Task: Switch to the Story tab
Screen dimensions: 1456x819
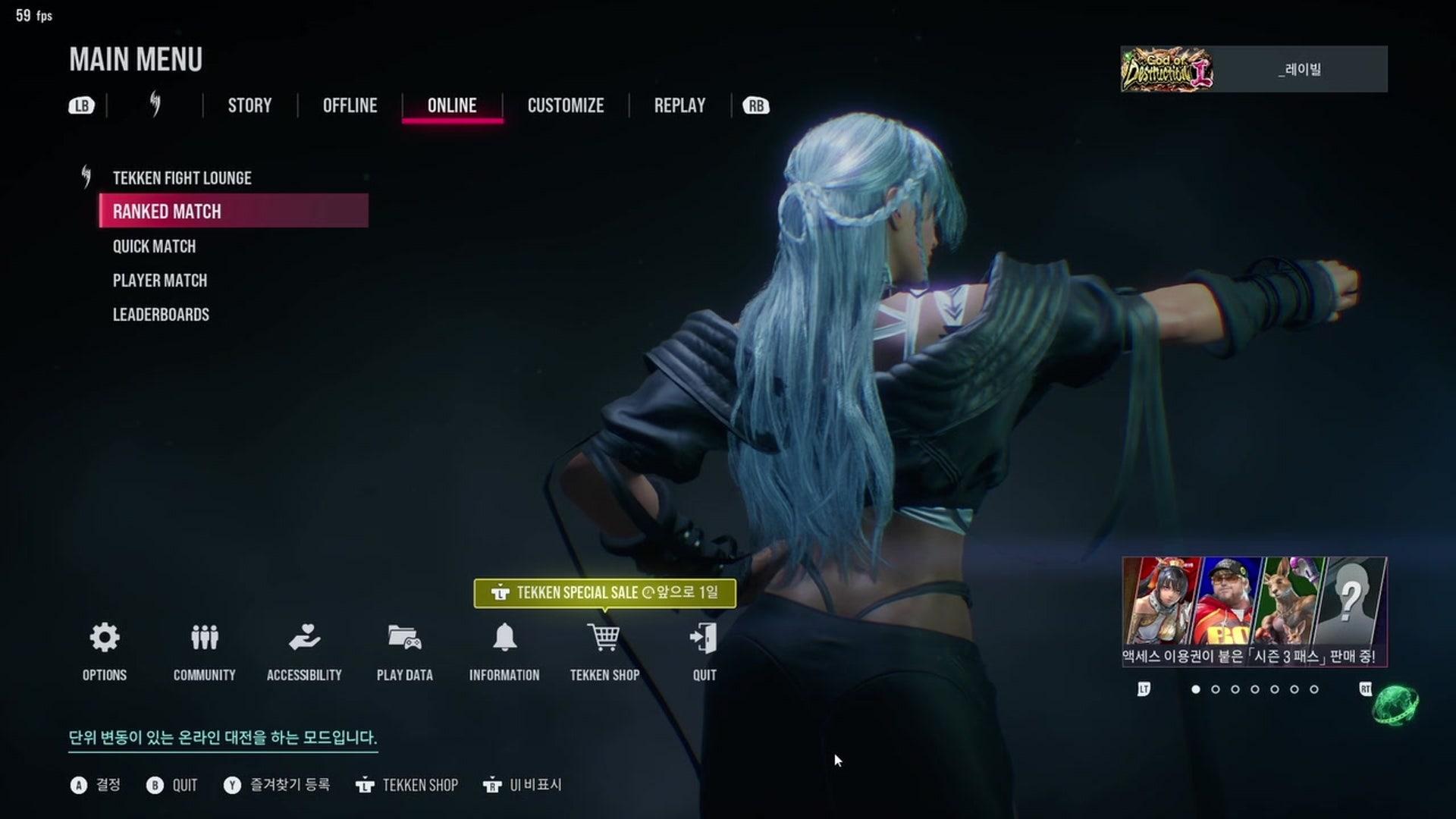Action: tap(249, 105)
